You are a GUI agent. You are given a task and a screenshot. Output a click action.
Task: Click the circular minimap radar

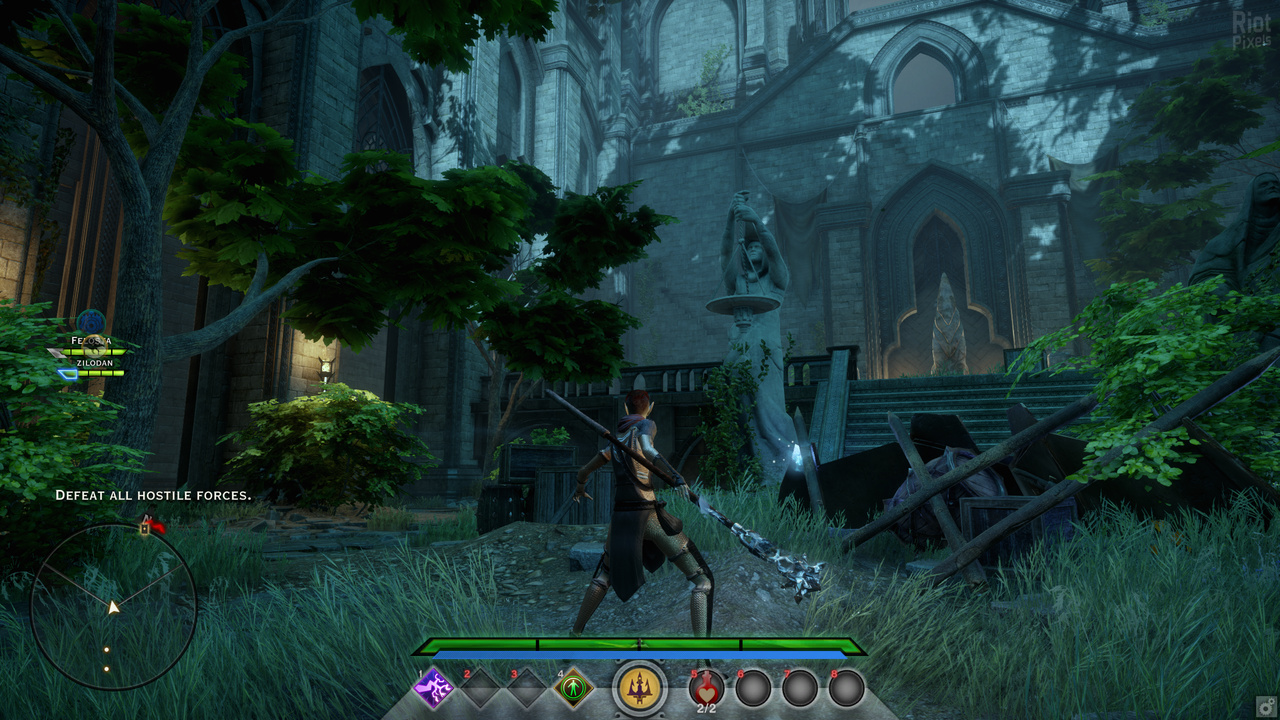point(113,607)
